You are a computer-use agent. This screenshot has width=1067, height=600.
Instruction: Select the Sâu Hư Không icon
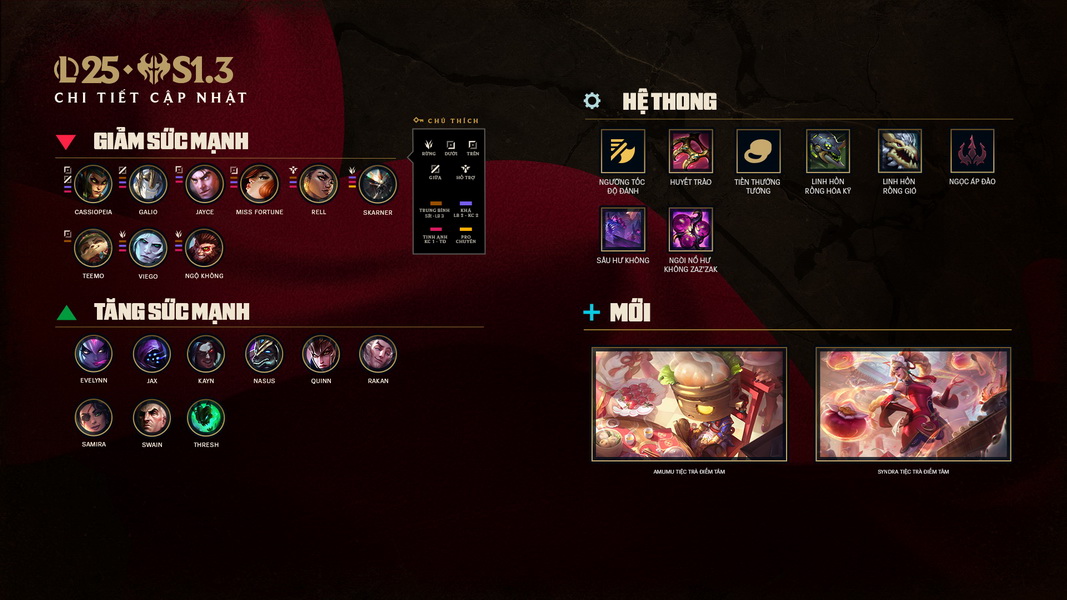[623, 229]
